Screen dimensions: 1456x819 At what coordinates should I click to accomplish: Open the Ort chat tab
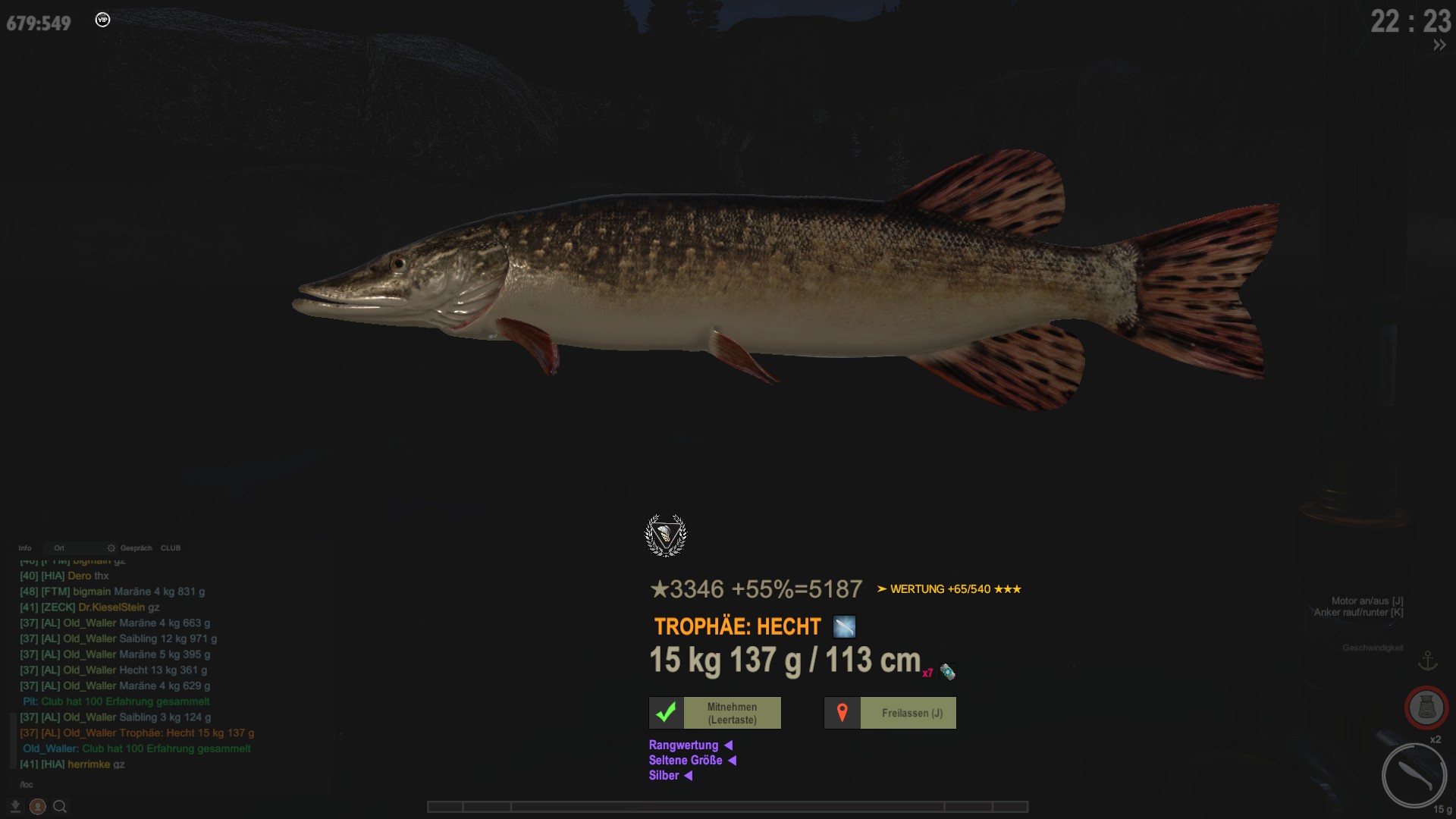pyautogui.click(x=59, y=548)
